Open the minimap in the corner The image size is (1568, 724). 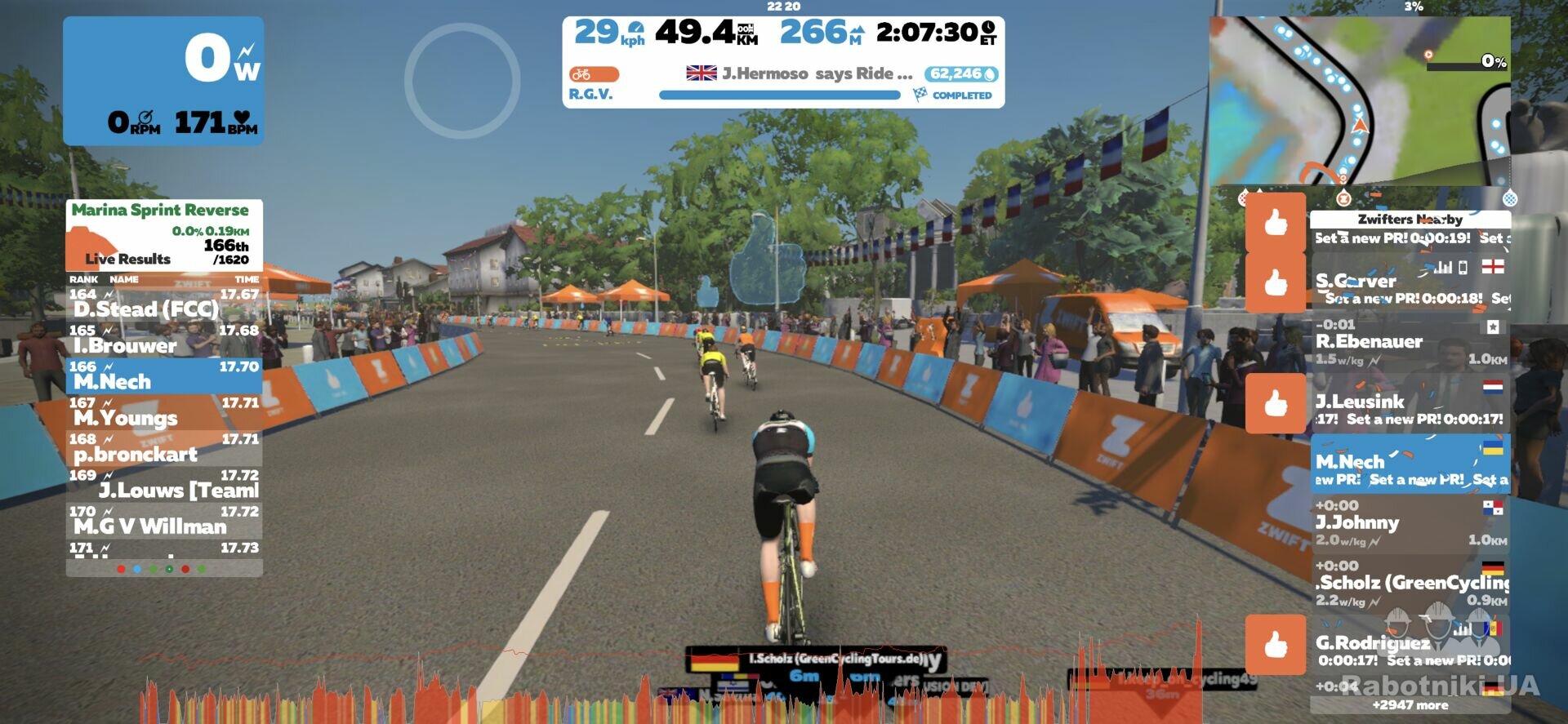(1360, 100)
